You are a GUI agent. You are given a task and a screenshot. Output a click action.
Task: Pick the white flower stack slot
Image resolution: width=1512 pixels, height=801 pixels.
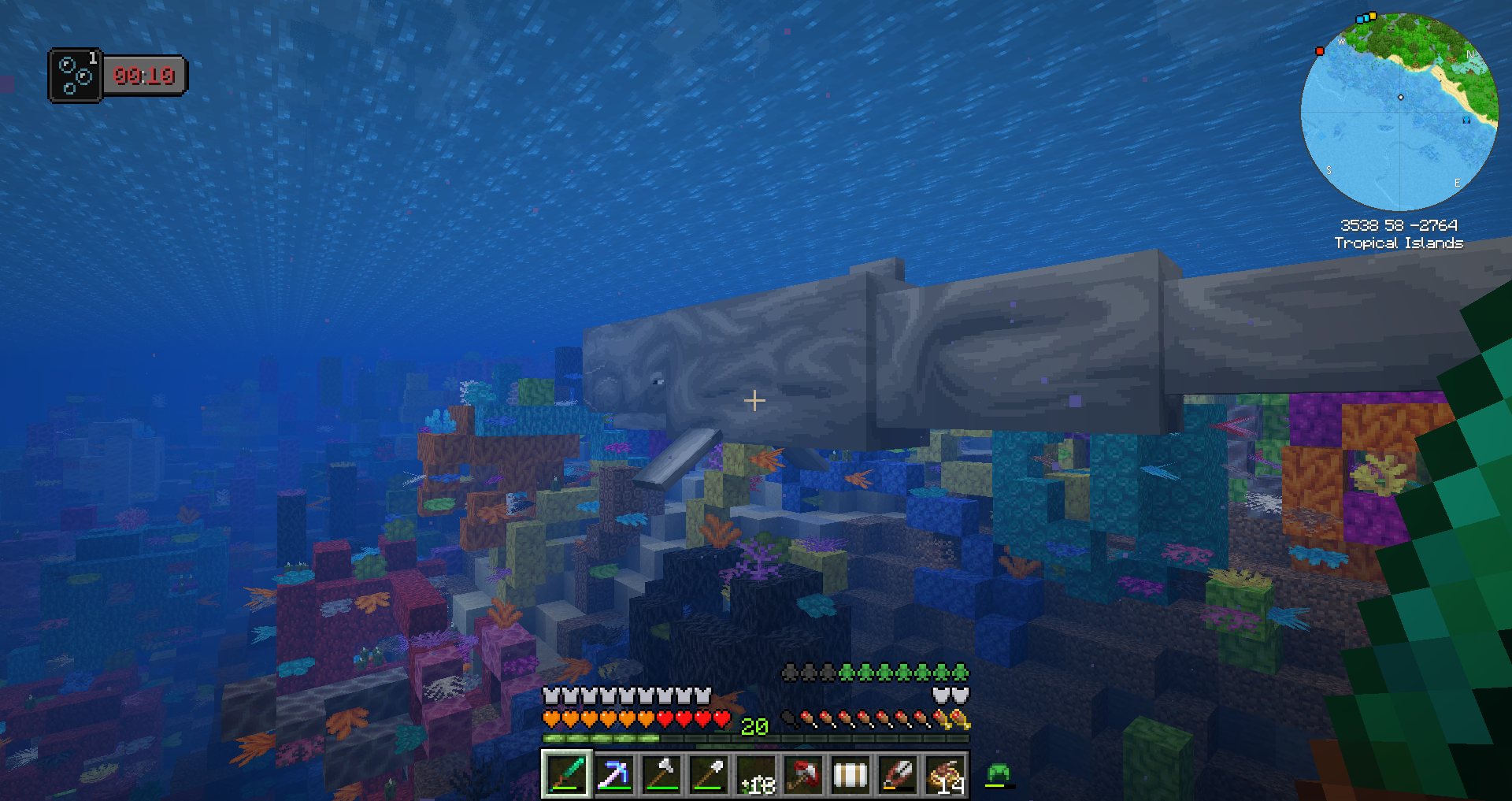point(756,774)
